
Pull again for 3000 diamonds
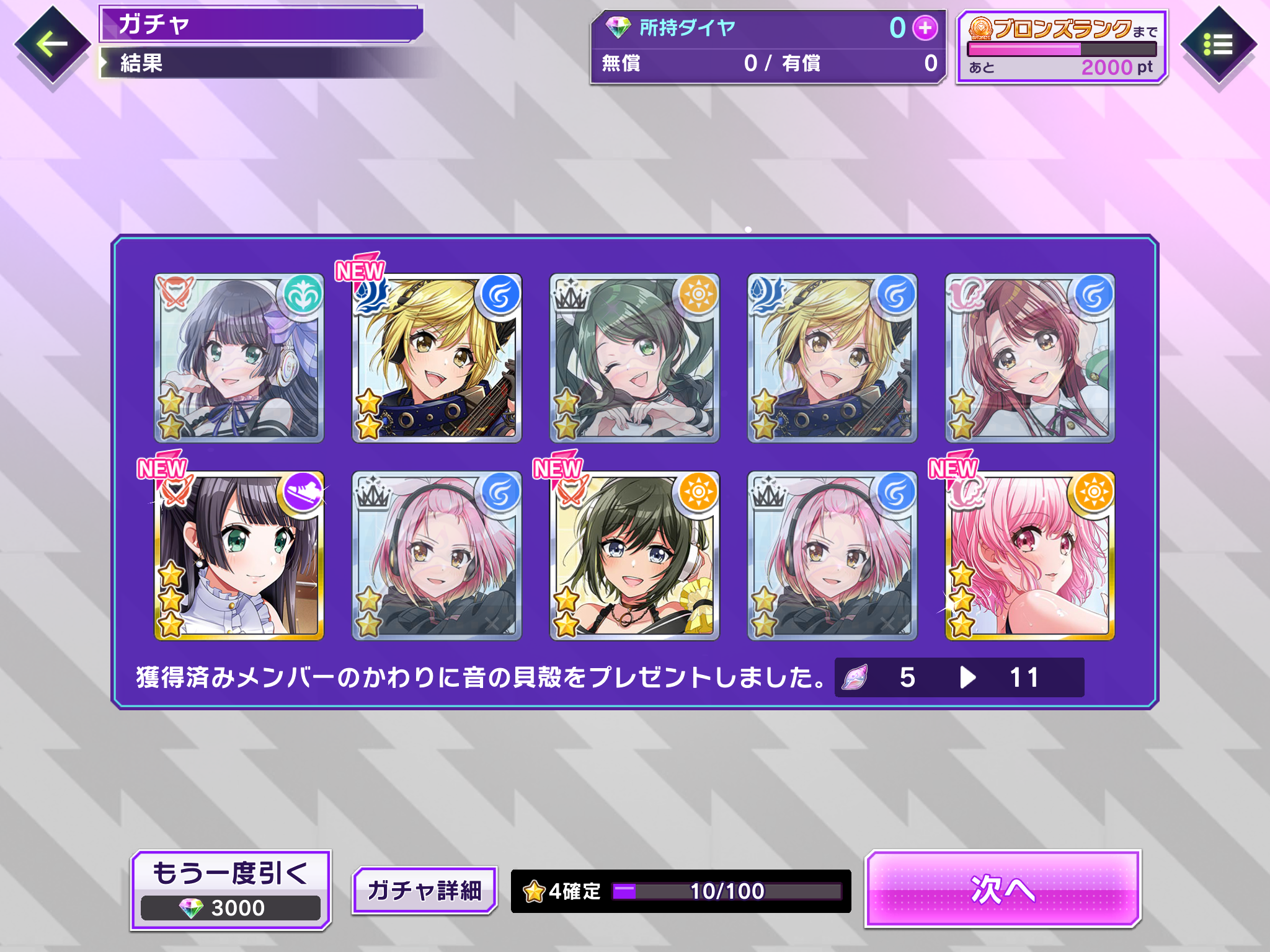[231, 890]
